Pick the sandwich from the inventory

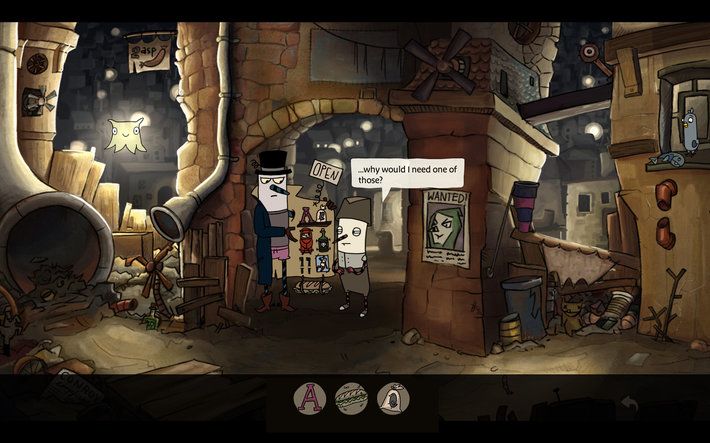click(351, 400)
